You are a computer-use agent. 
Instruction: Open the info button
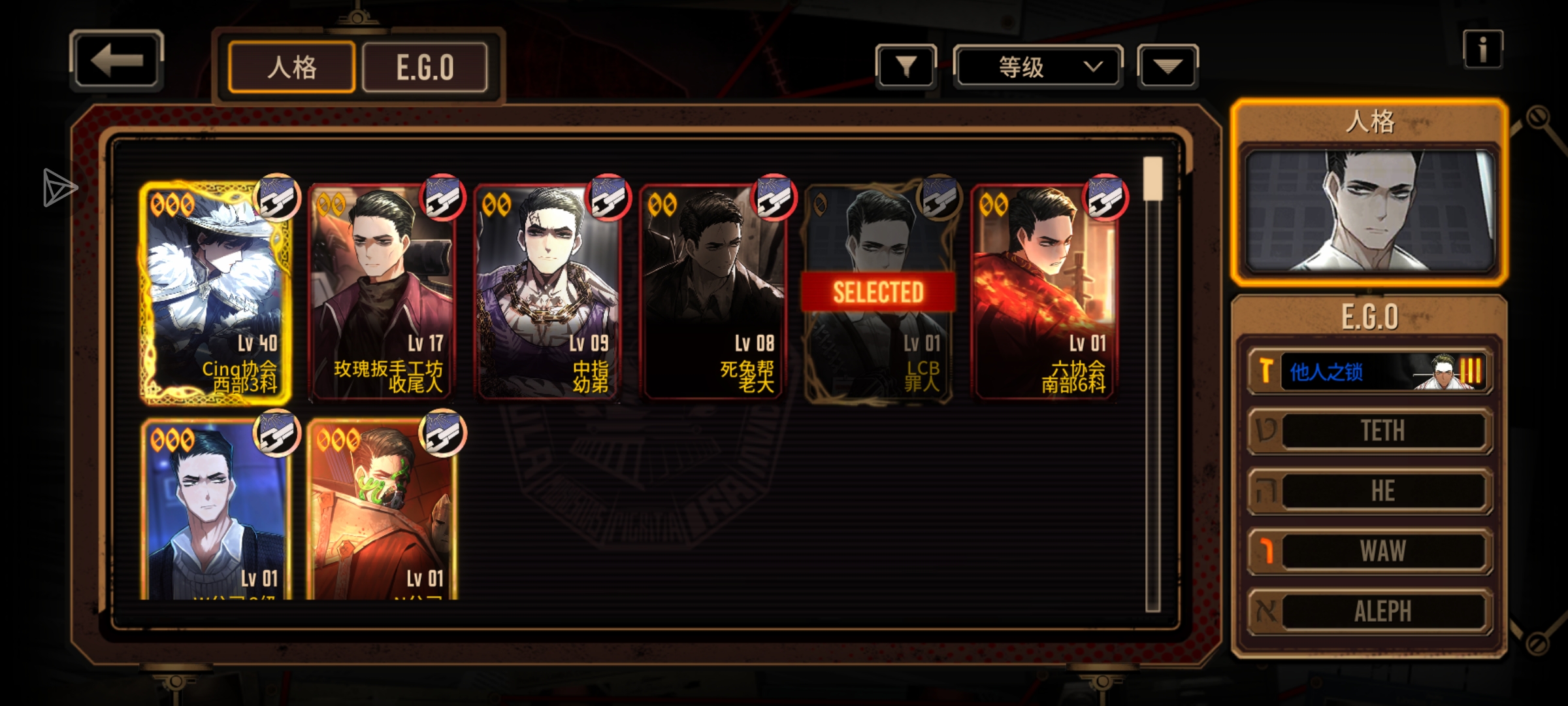[1482, 50]
